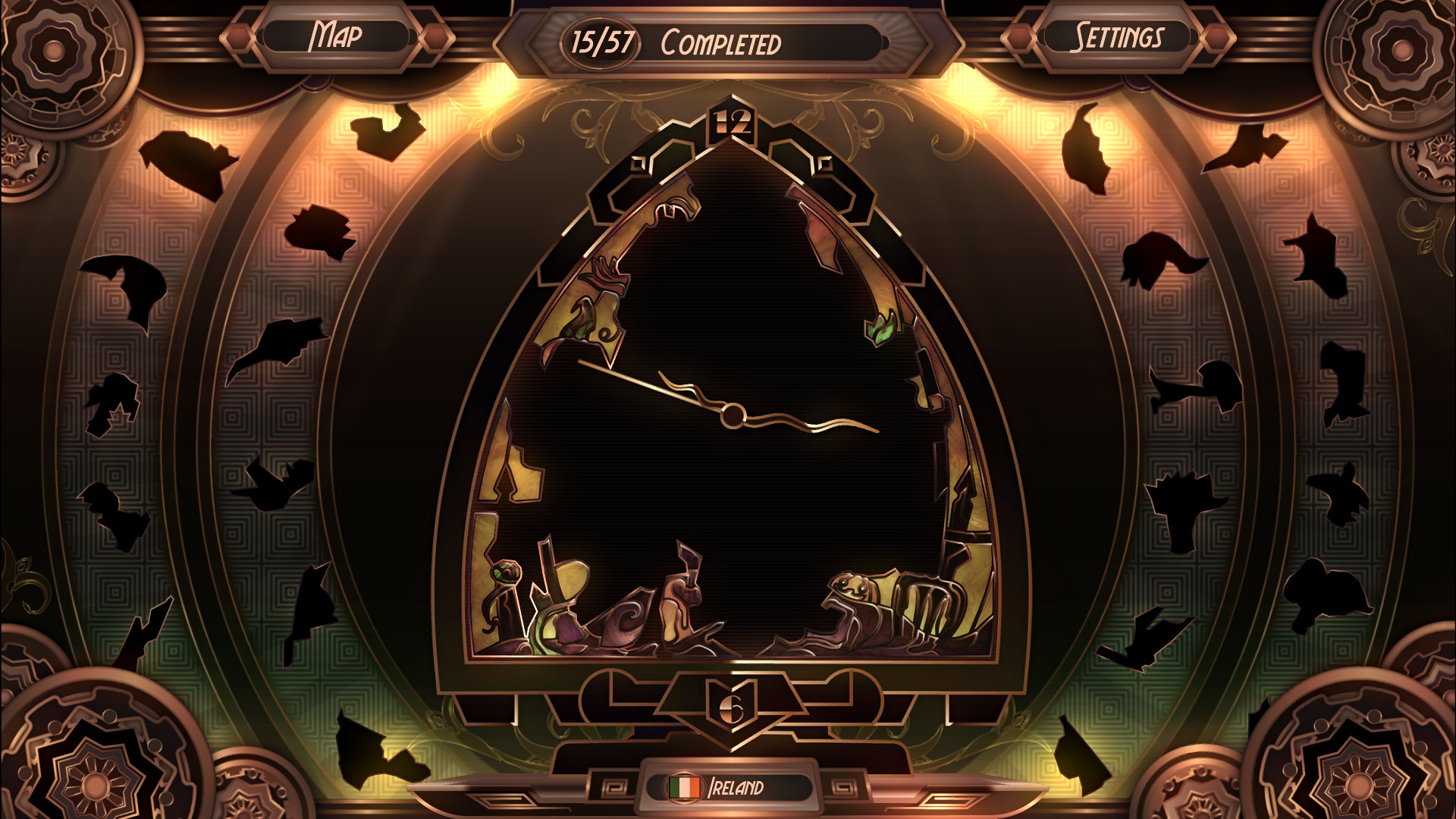Click the Irish flag emblem

(685, 789)
